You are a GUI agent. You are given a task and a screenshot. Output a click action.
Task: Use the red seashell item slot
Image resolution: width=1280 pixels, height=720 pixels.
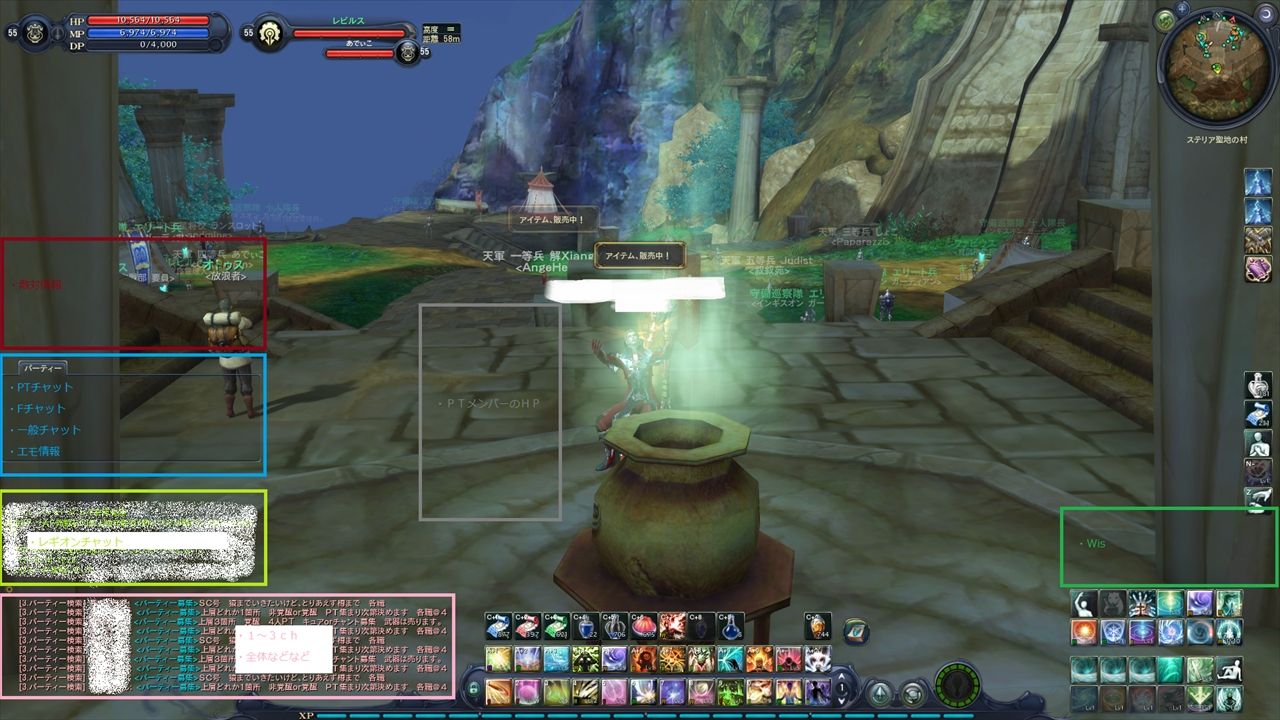[645, 626]
